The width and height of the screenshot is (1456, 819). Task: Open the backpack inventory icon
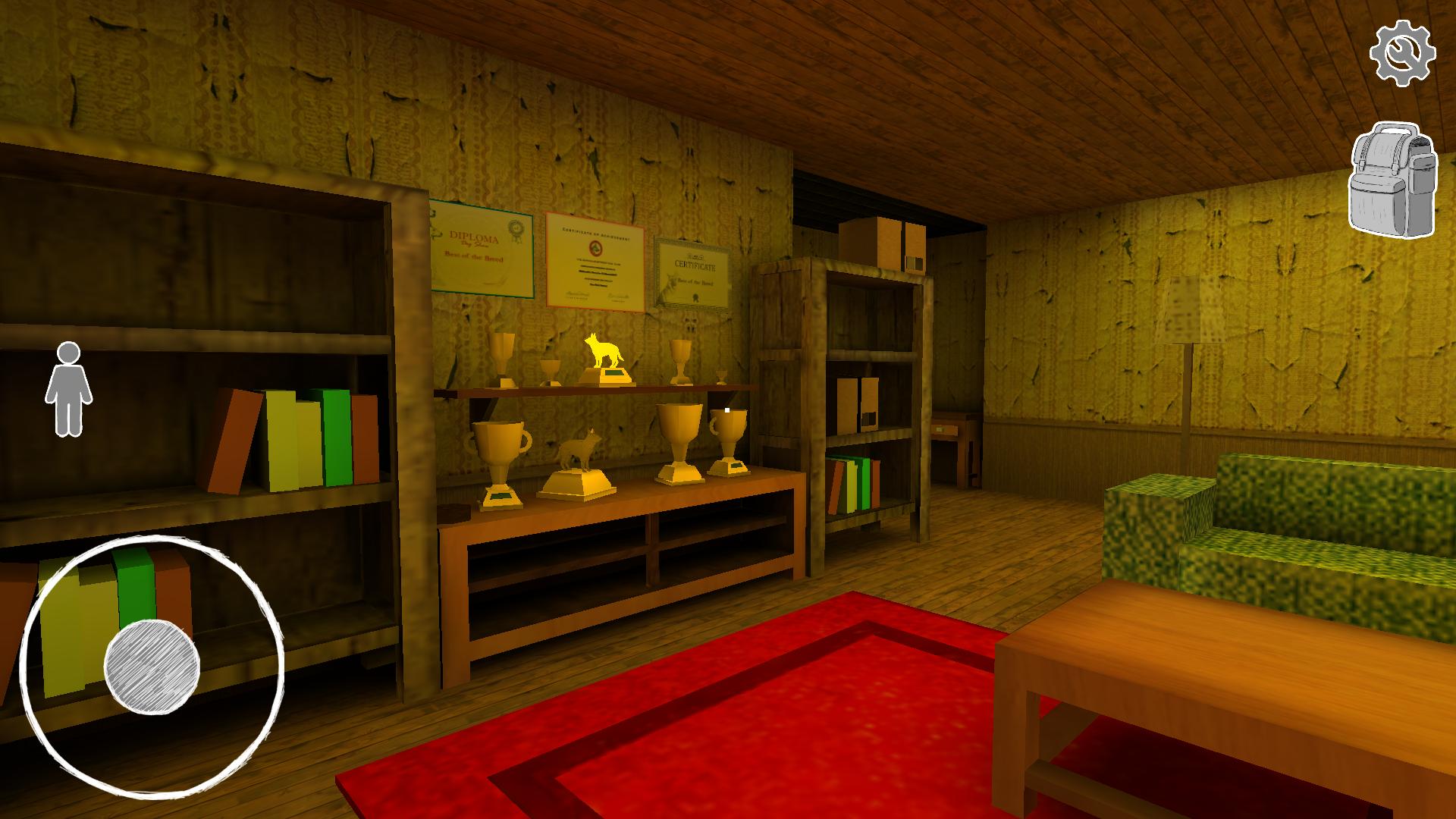click(x=1395, y=180)
